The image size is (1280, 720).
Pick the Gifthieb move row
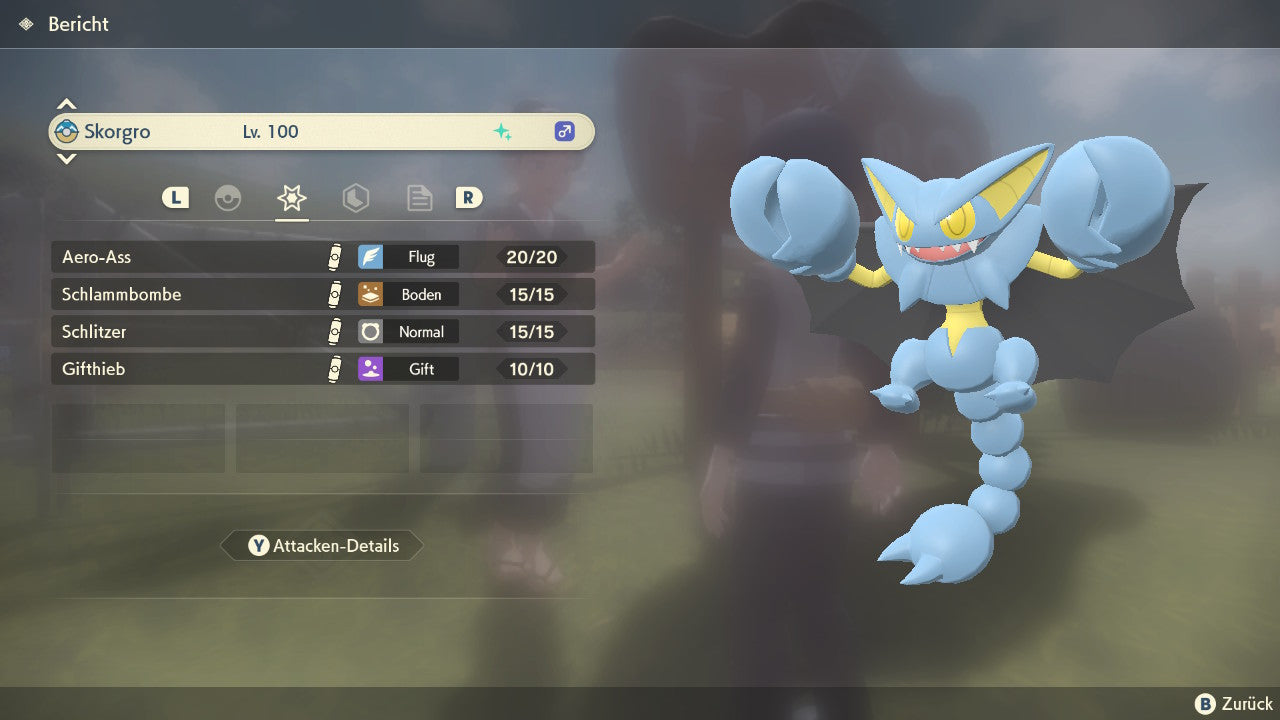(322, 369)
